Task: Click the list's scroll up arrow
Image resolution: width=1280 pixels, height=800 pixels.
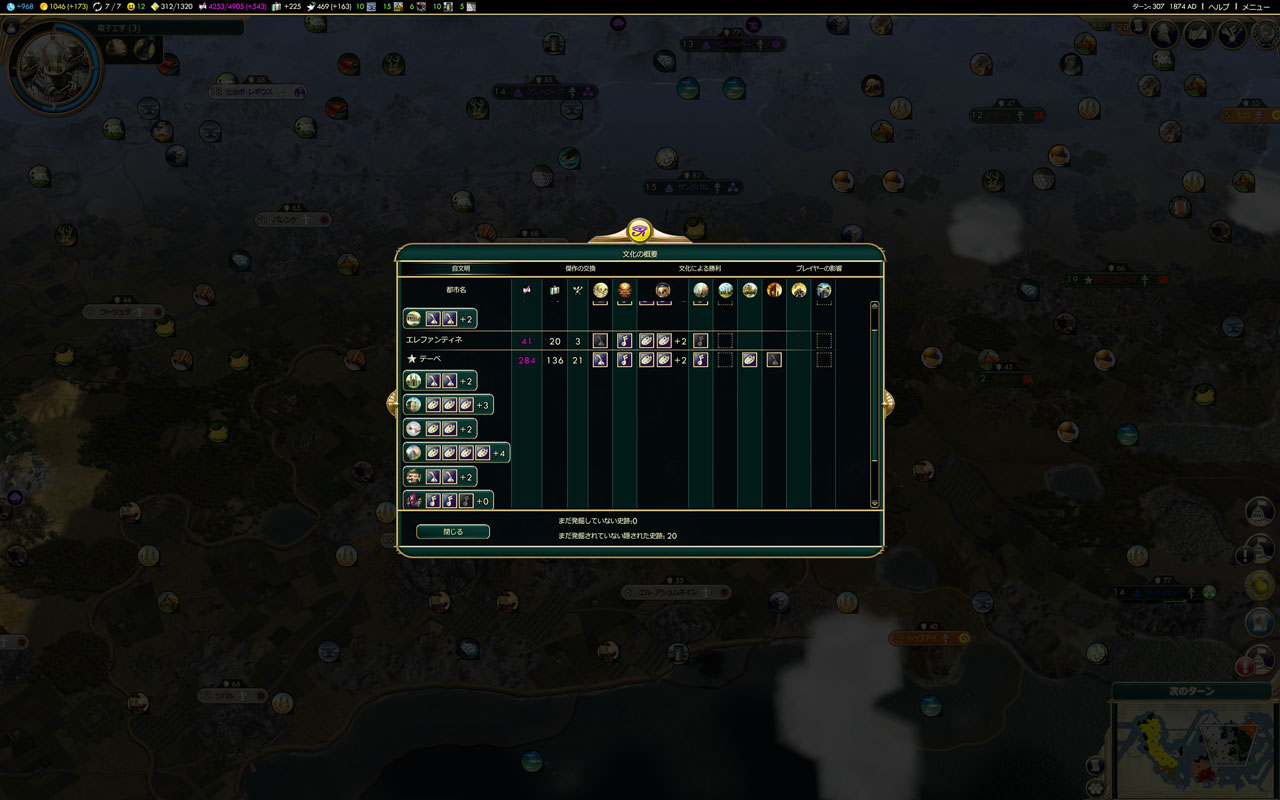Action: point(875,305)
